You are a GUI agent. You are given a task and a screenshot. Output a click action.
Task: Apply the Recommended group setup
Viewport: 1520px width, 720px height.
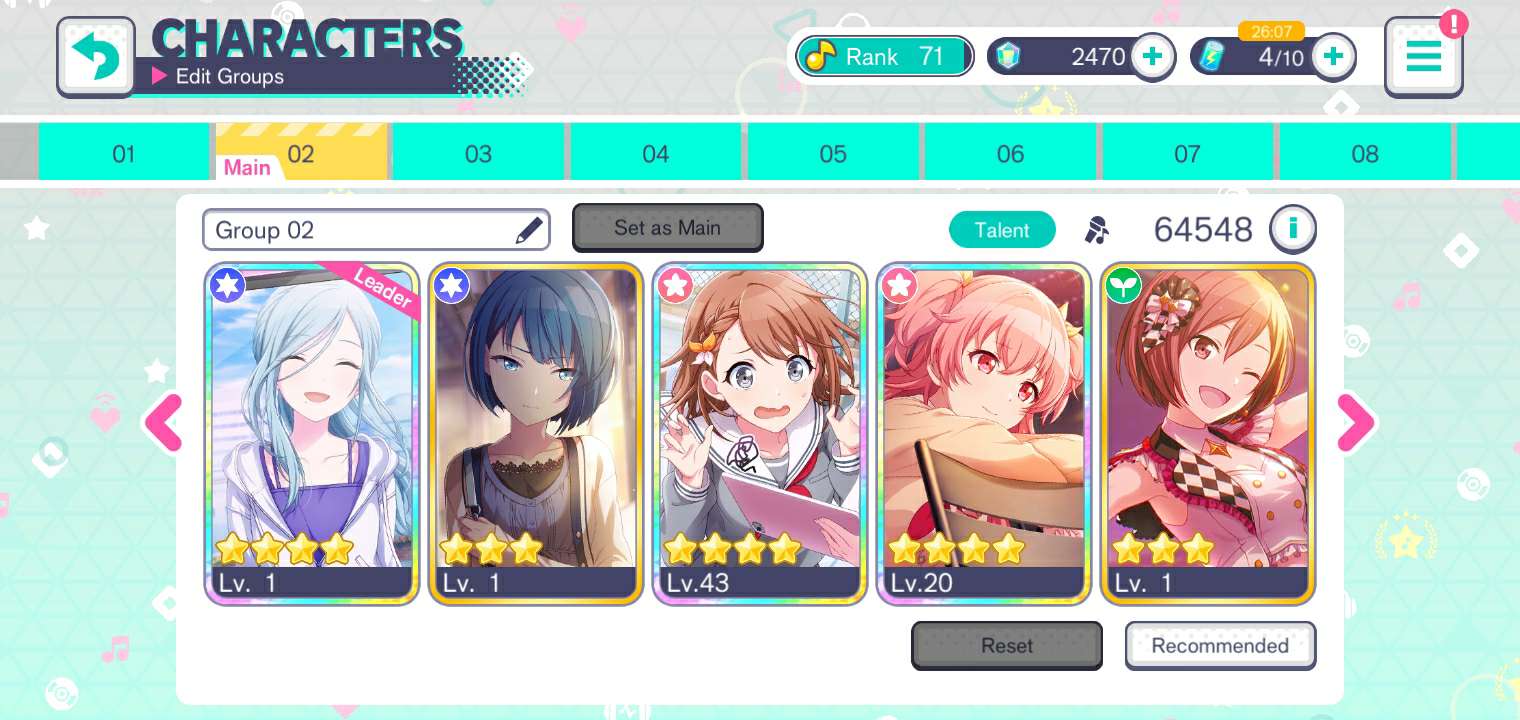click(x=1220, y=646)
